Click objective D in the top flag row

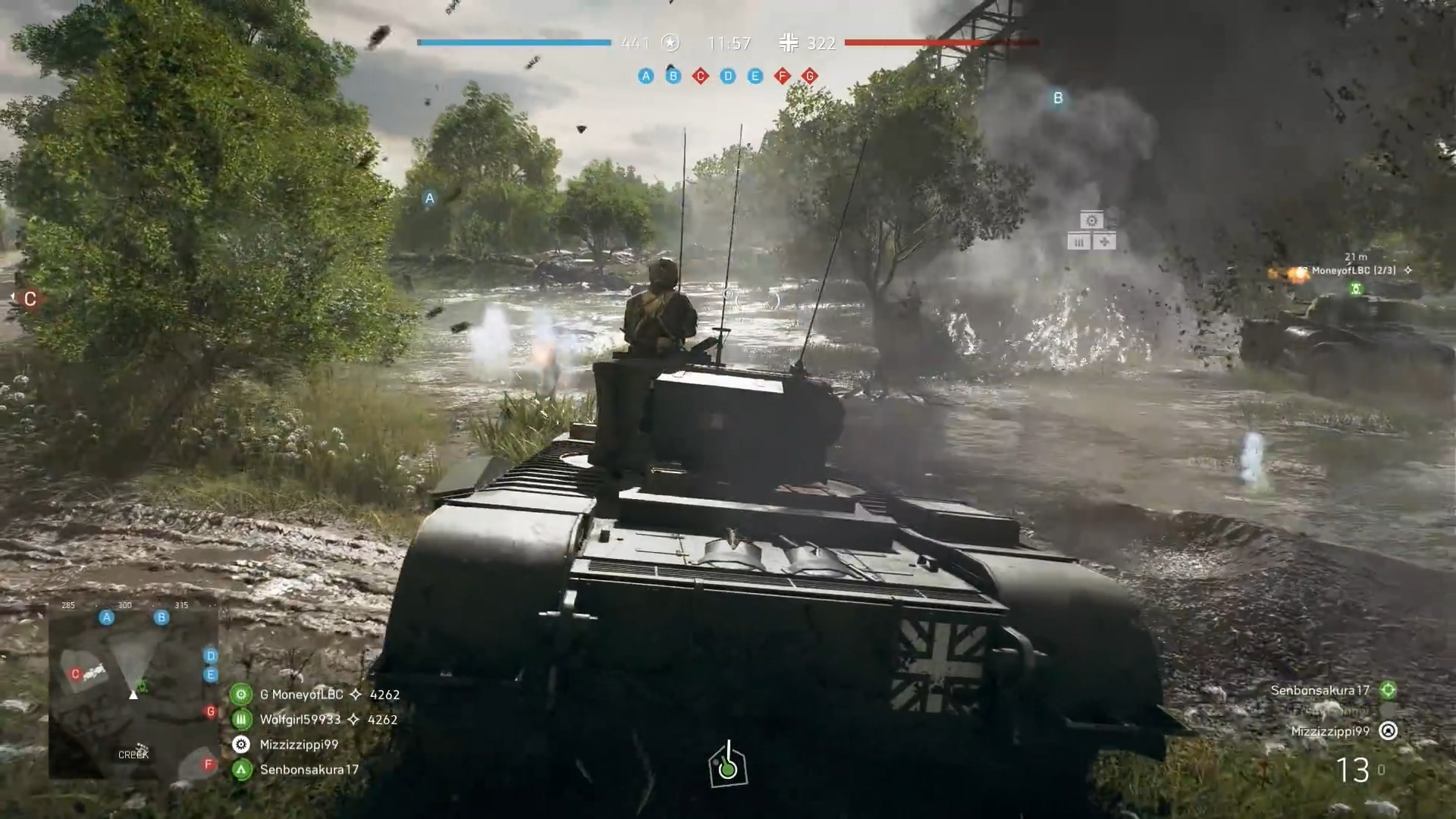pyautogui.click(x=728, y=76)
